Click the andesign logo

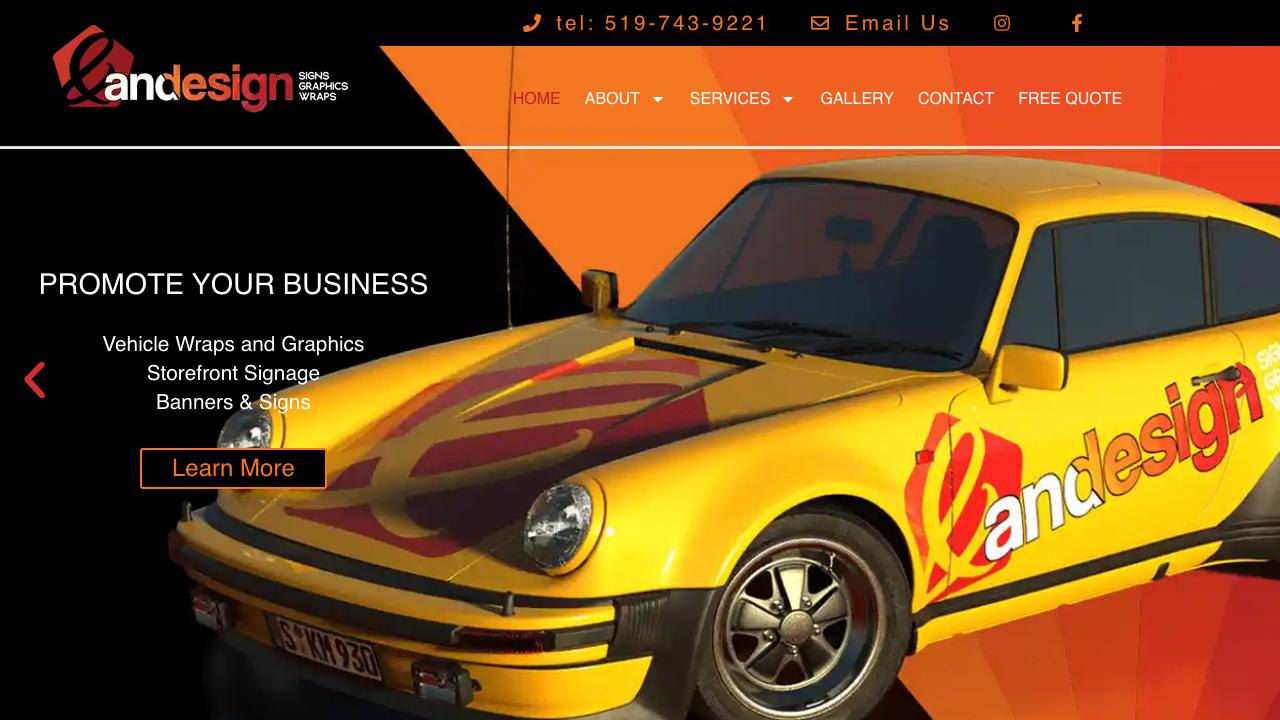tap(200, 70)
